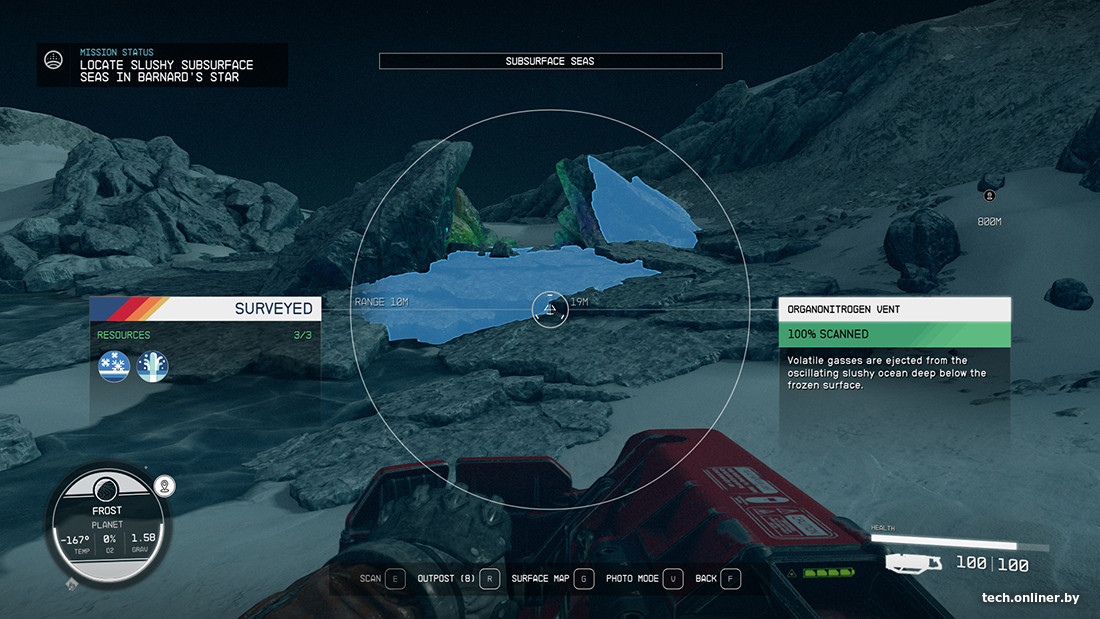The width and height of the screenshot is (1100, 619).
Task: Select the snowflake resource icon
Action: pyautogui.click(x=114, y=367)
